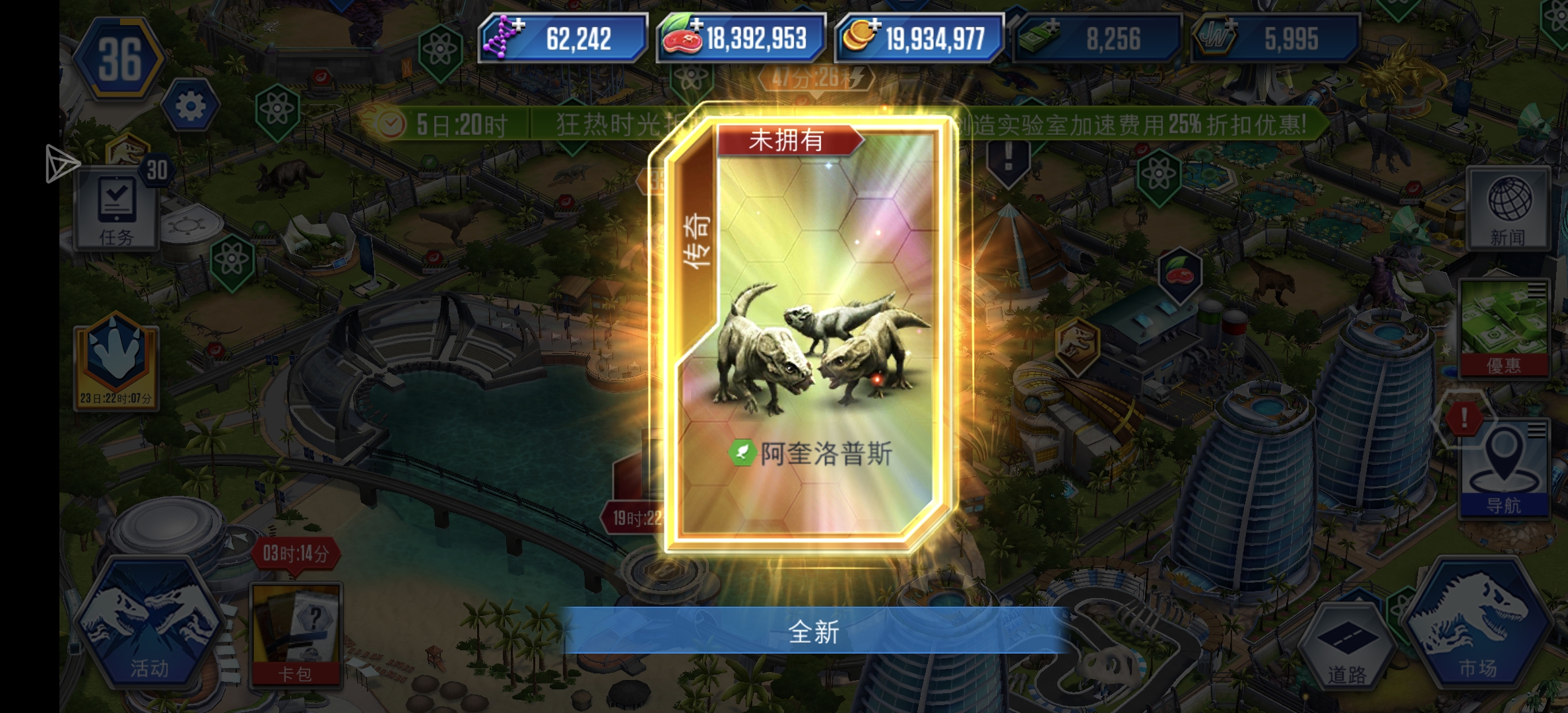Tap the player level 36 badge
The height and width of the screenshot is (713, 1568).
point(119,56)
